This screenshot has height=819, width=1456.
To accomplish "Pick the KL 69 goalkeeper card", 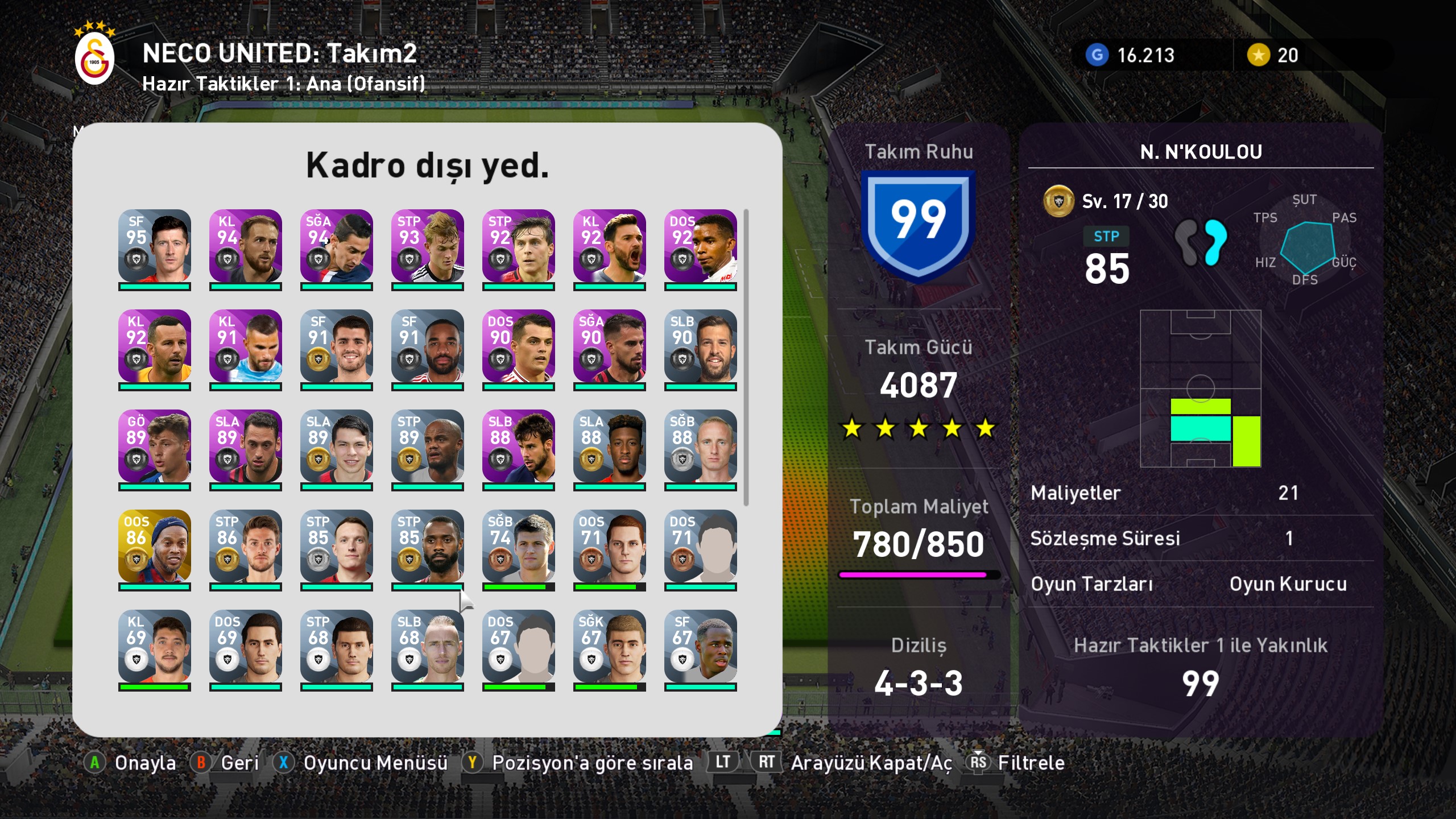I will (154, 647).
